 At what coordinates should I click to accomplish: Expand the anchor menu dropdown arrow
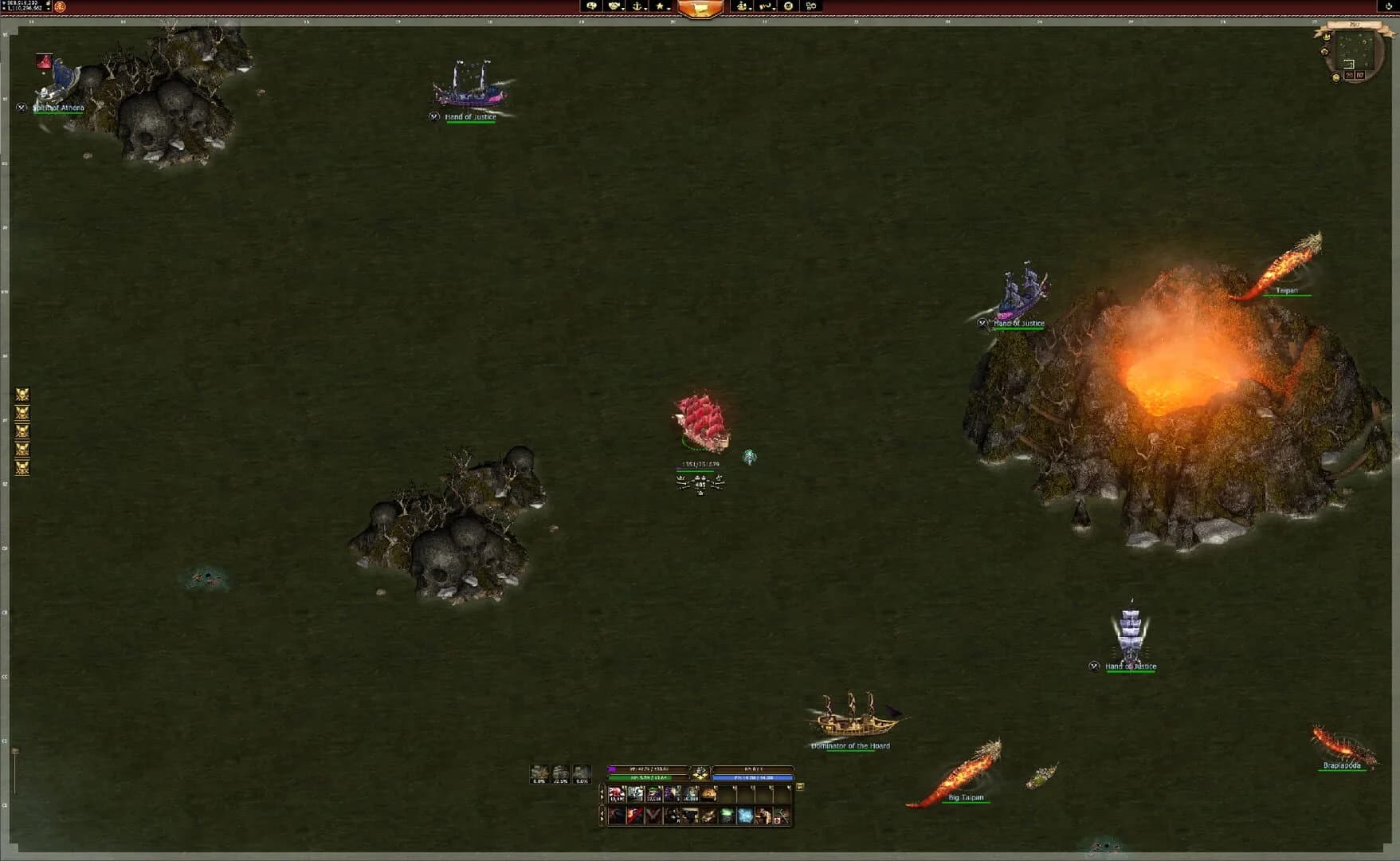click(646, 10)
